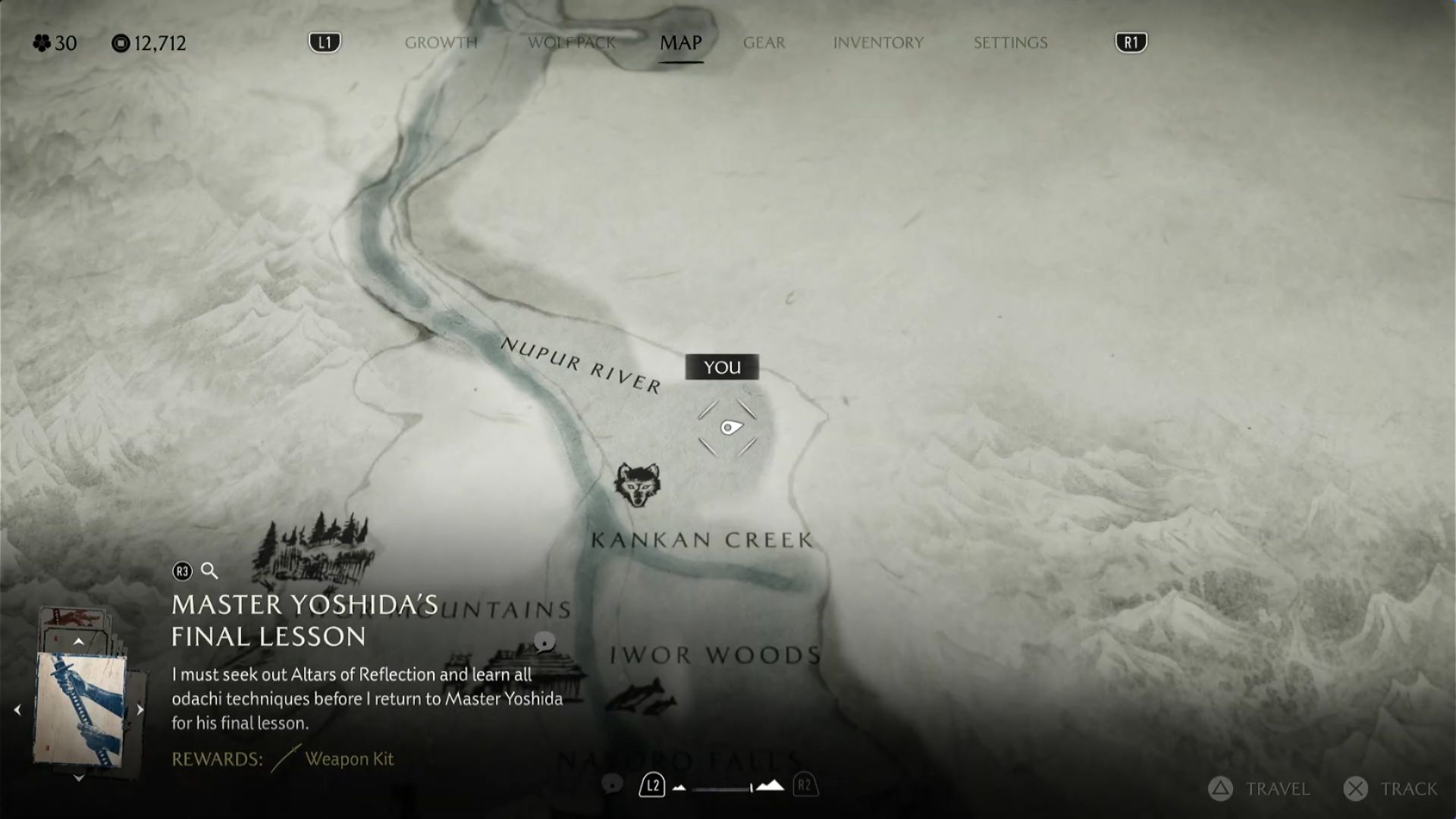This screenshot has height=819, width=1456.
Task: Open the Wolf Pack tab
Action: point(571,42)
